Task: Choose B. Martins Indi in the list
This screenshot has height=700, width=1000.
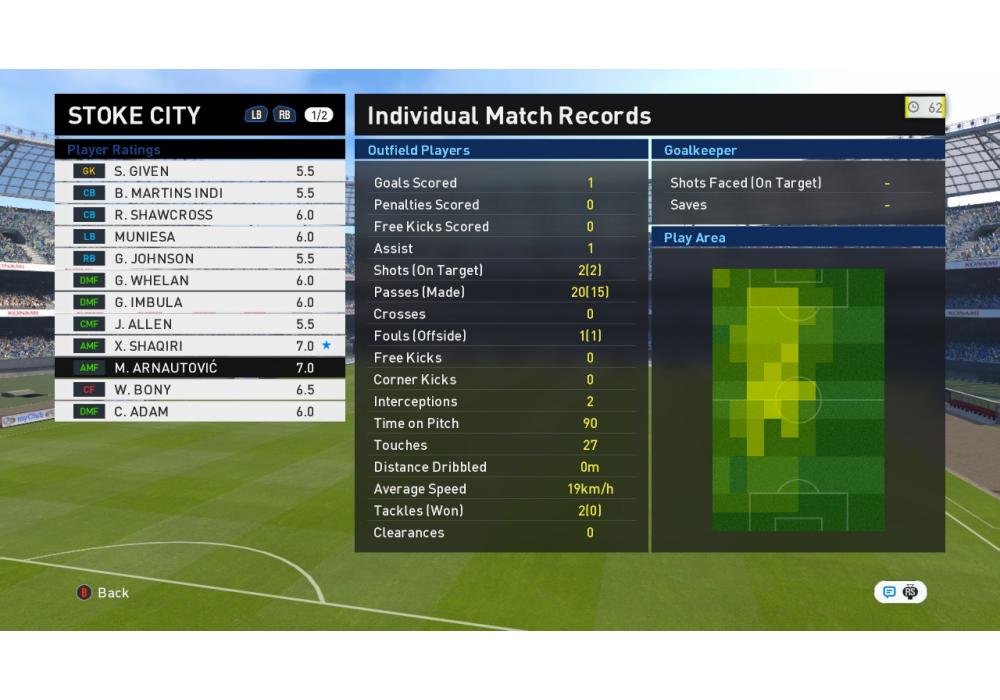Action: (200, 193)
